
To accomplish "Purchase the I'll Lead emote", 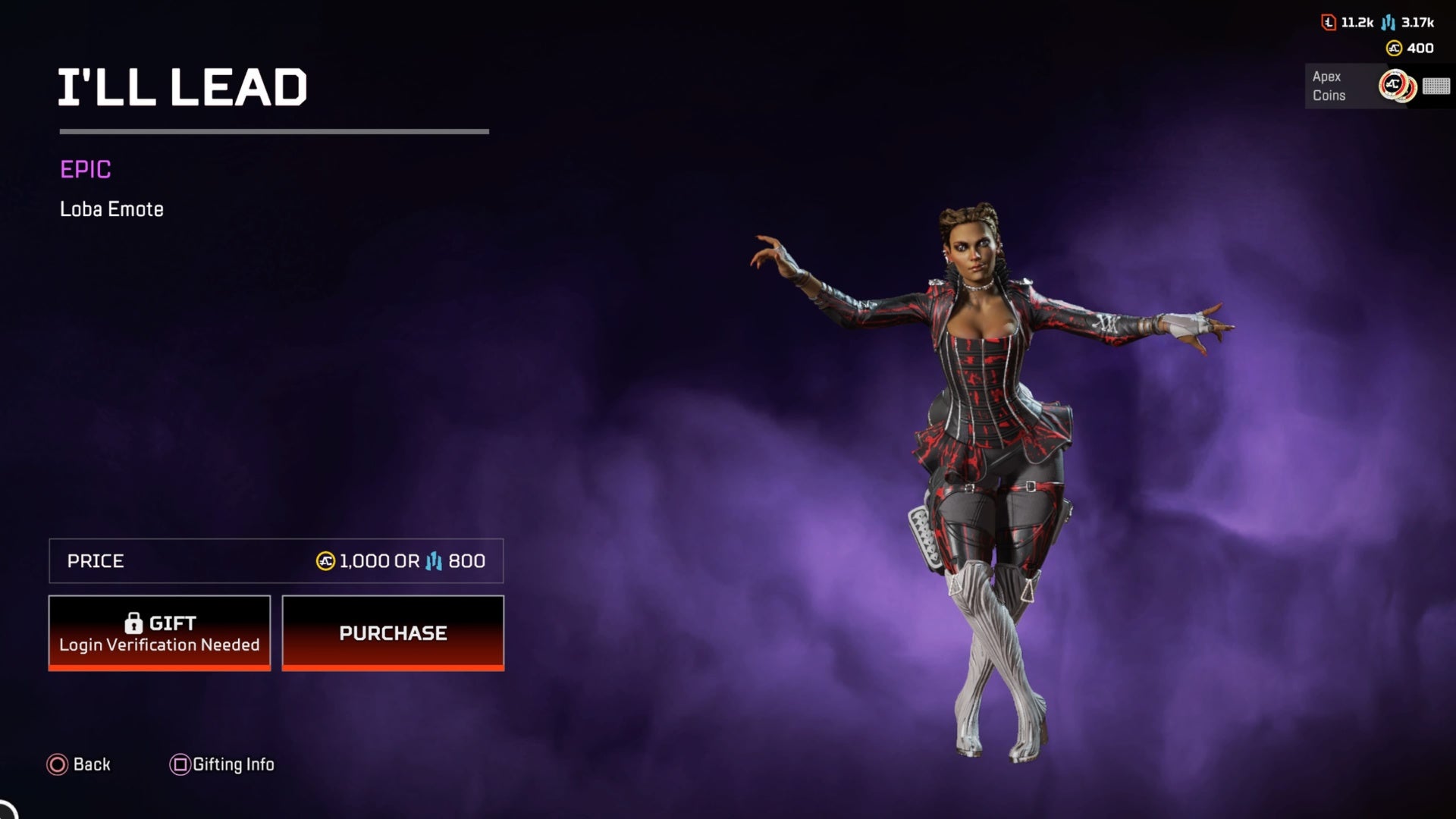I will coord(393,632).
